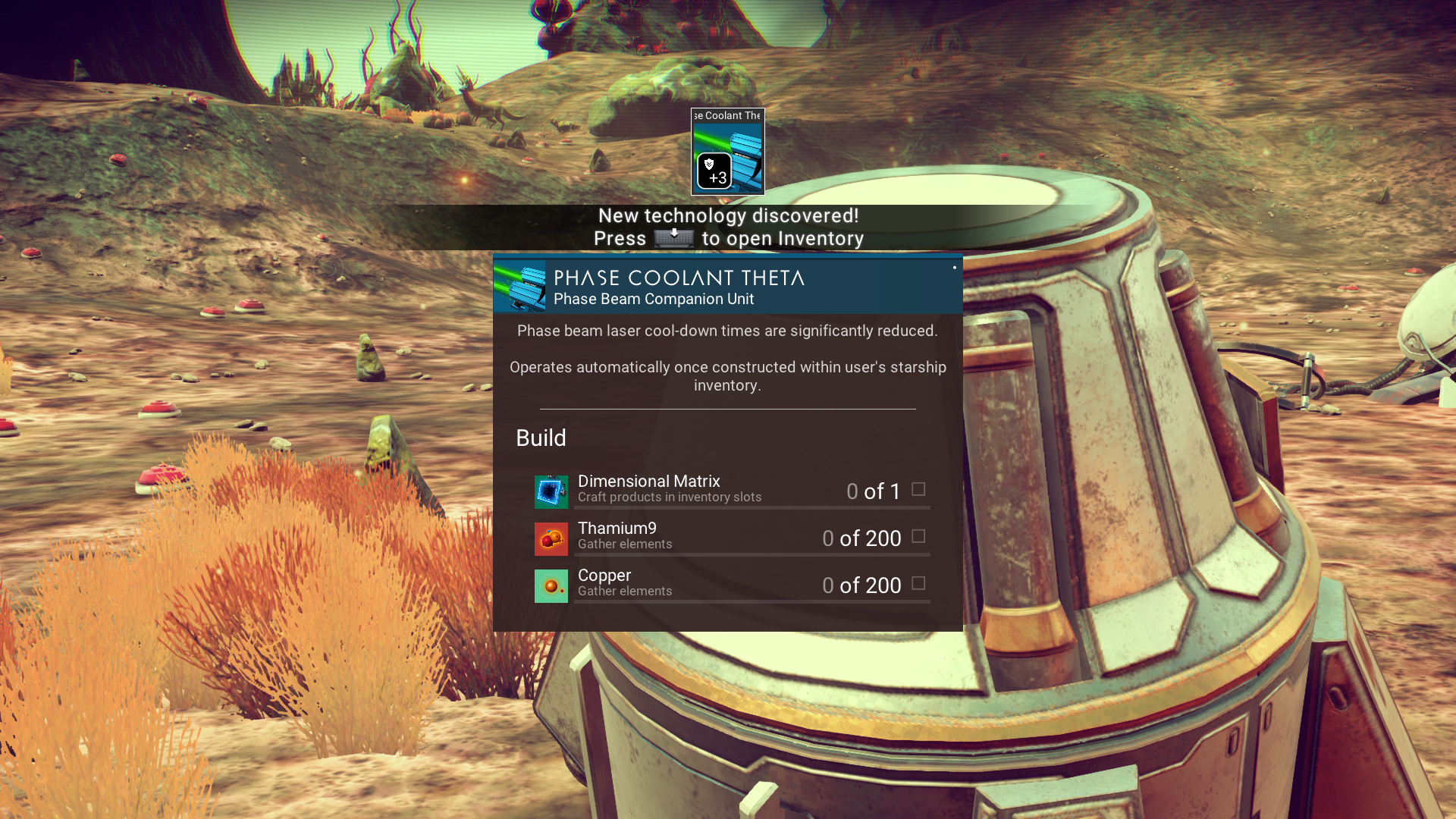Select the Copper requirement row
Image resolution: width=1456 pixels, height=819 pixels.
pos(731,585)
